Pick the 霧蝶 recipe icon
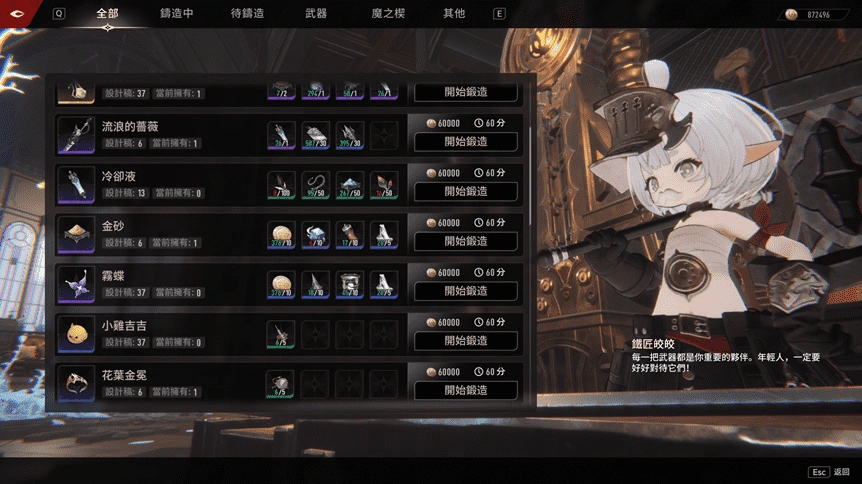 tap(76, 284)
